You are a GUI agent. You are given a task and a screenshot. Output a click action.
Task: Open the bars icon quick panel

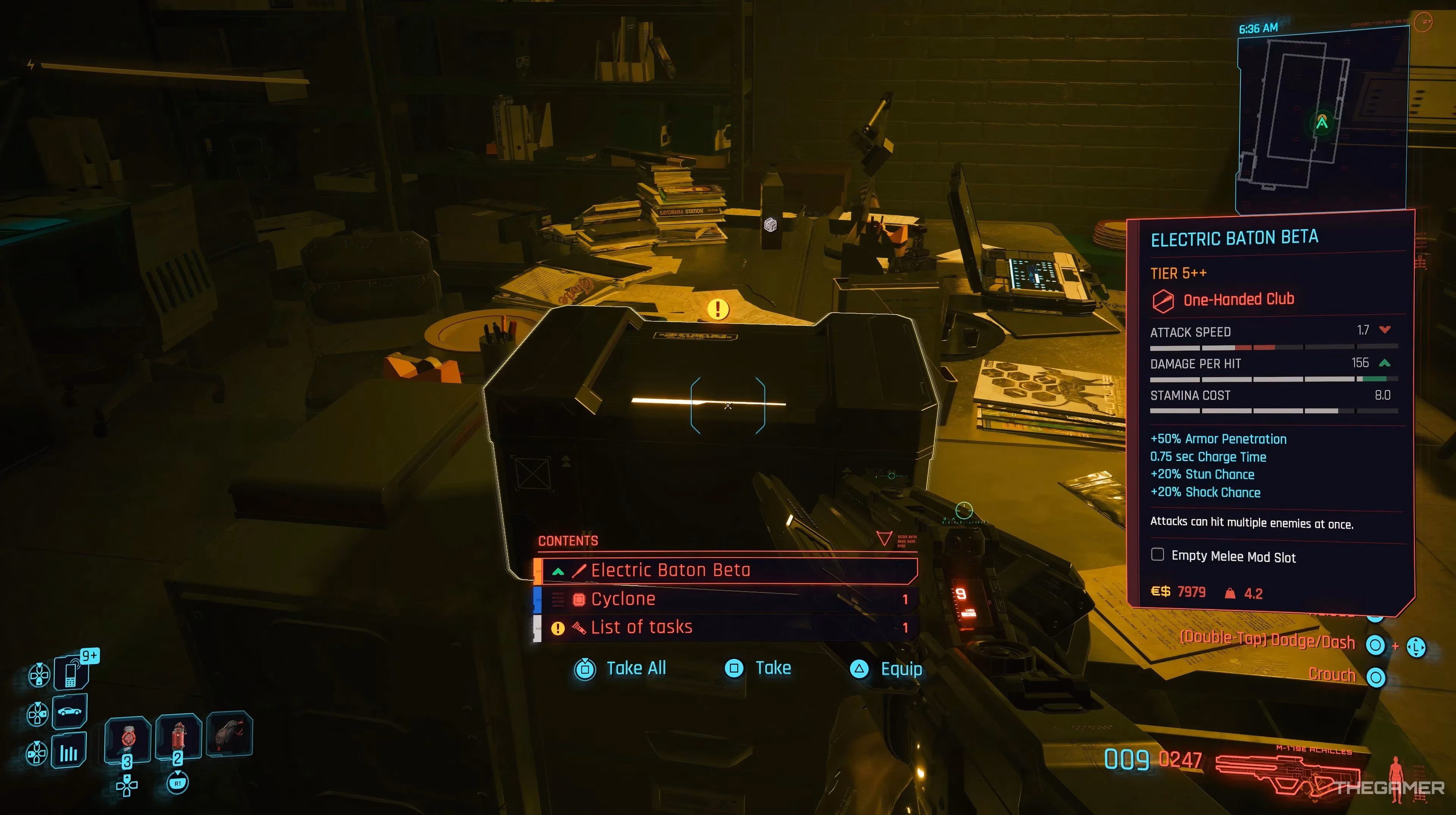69,751
